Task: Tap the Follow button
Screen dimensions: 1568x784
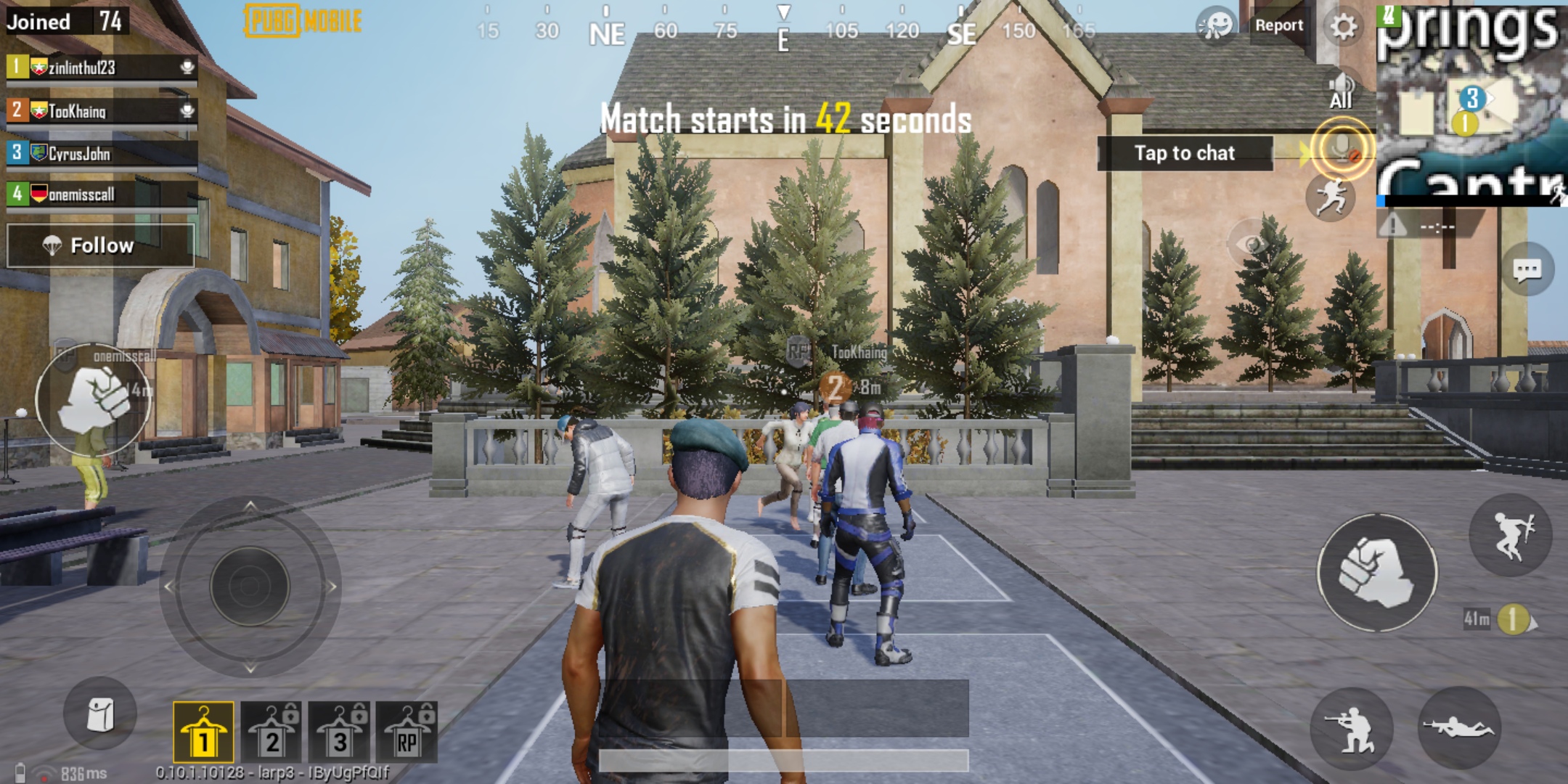Action: point(102,245)
